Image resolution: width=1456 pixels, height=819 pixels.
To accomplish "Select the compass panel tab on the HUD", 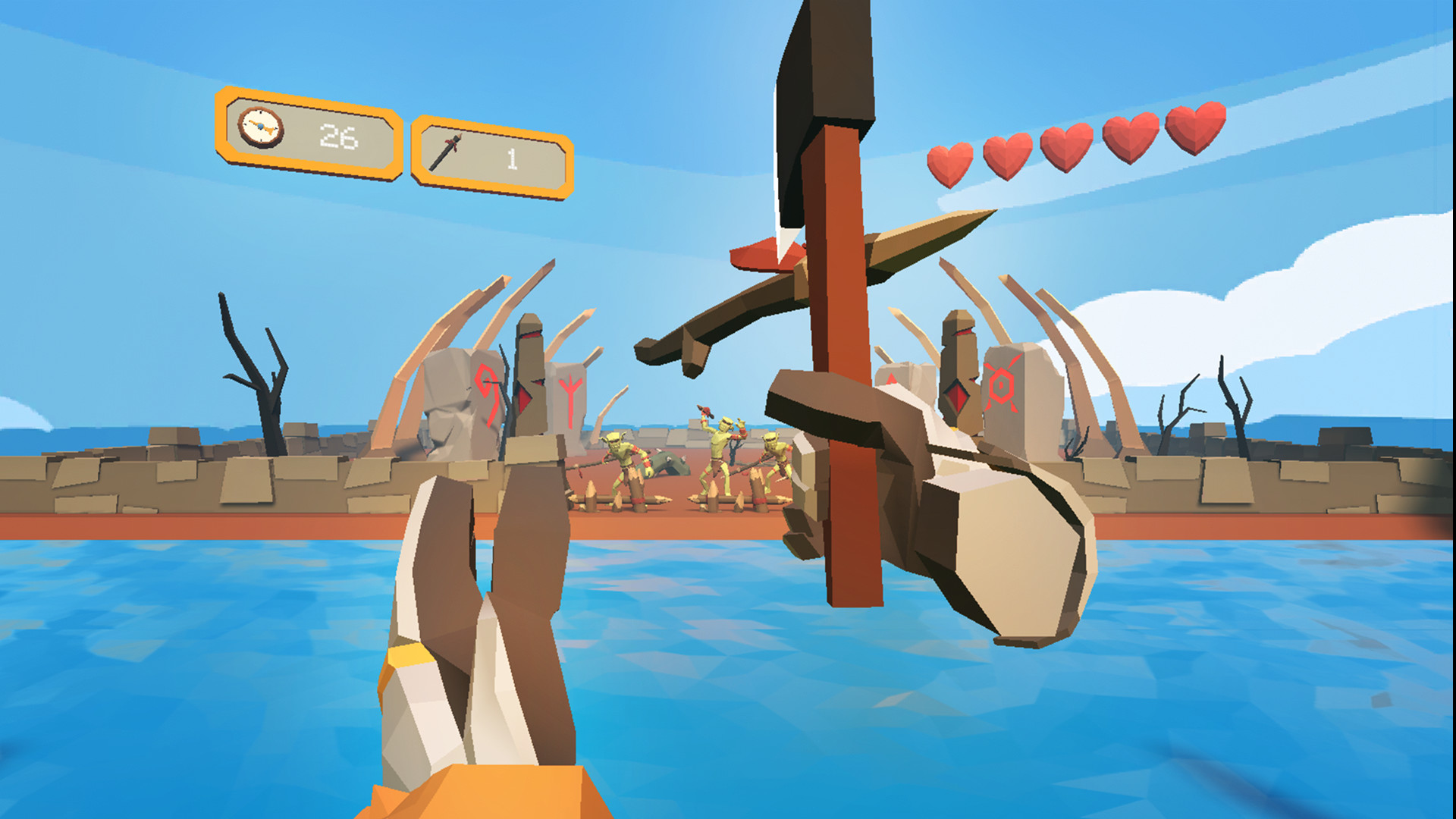I will tap(307, 135).
